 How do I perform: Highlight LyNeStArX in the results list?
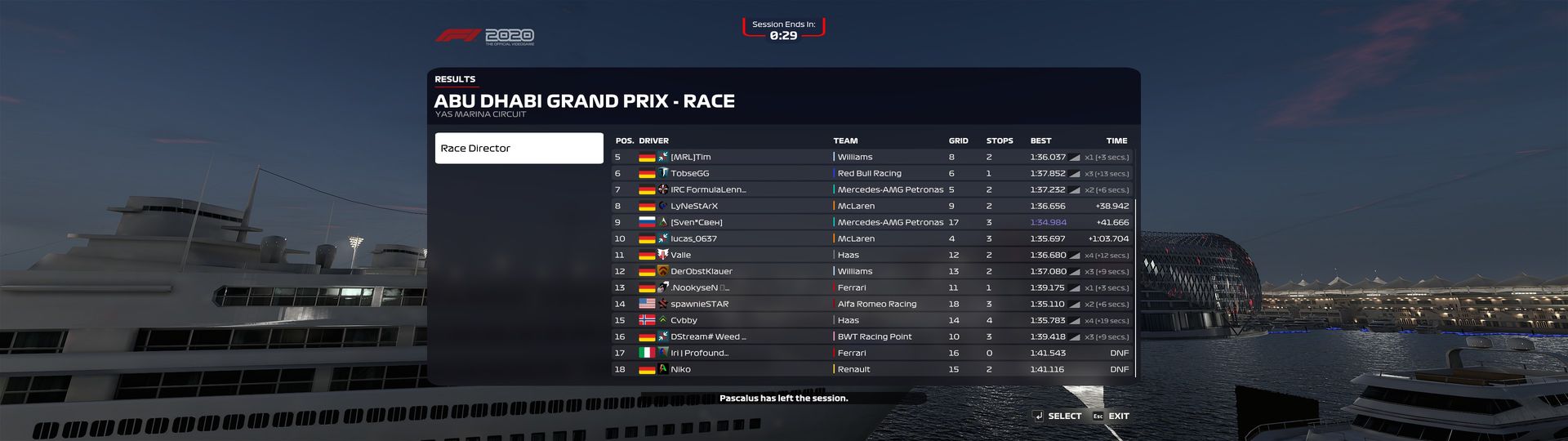871,206
